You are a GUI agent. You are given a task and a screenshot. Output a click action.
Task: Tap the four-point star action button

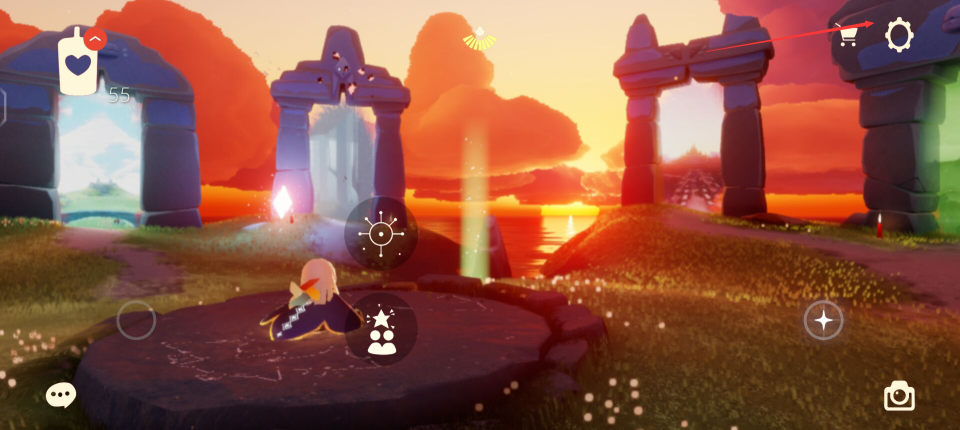click(823, 320)
